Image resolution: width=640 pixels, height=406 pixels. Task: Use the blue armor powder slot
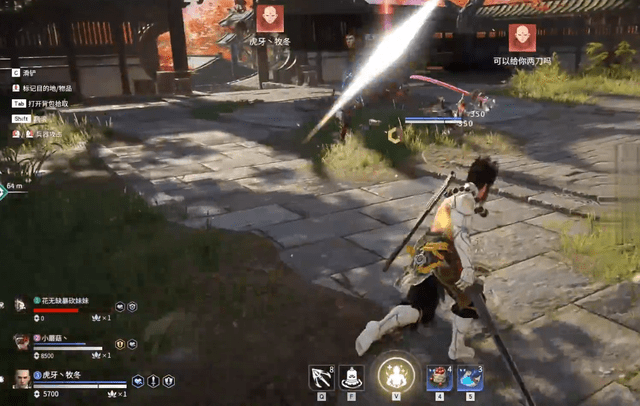click(470, 377)
